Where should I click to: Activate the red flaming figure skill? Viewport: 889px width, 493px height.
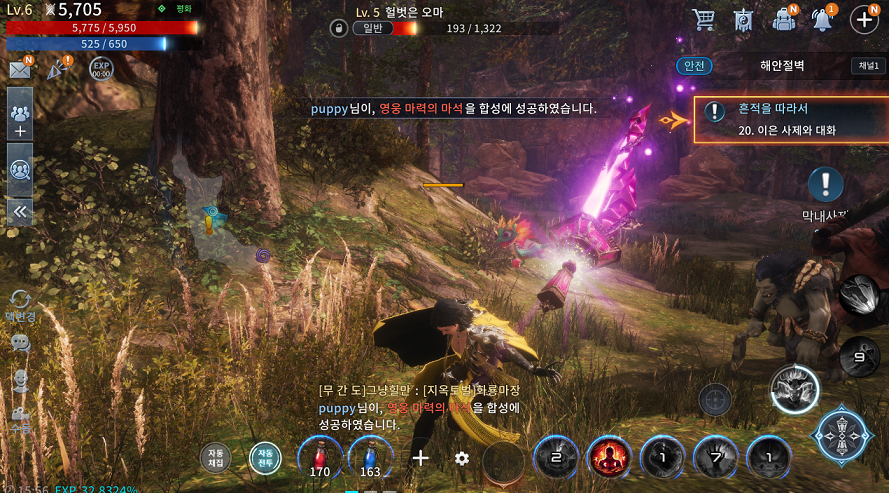pos(609,459)
